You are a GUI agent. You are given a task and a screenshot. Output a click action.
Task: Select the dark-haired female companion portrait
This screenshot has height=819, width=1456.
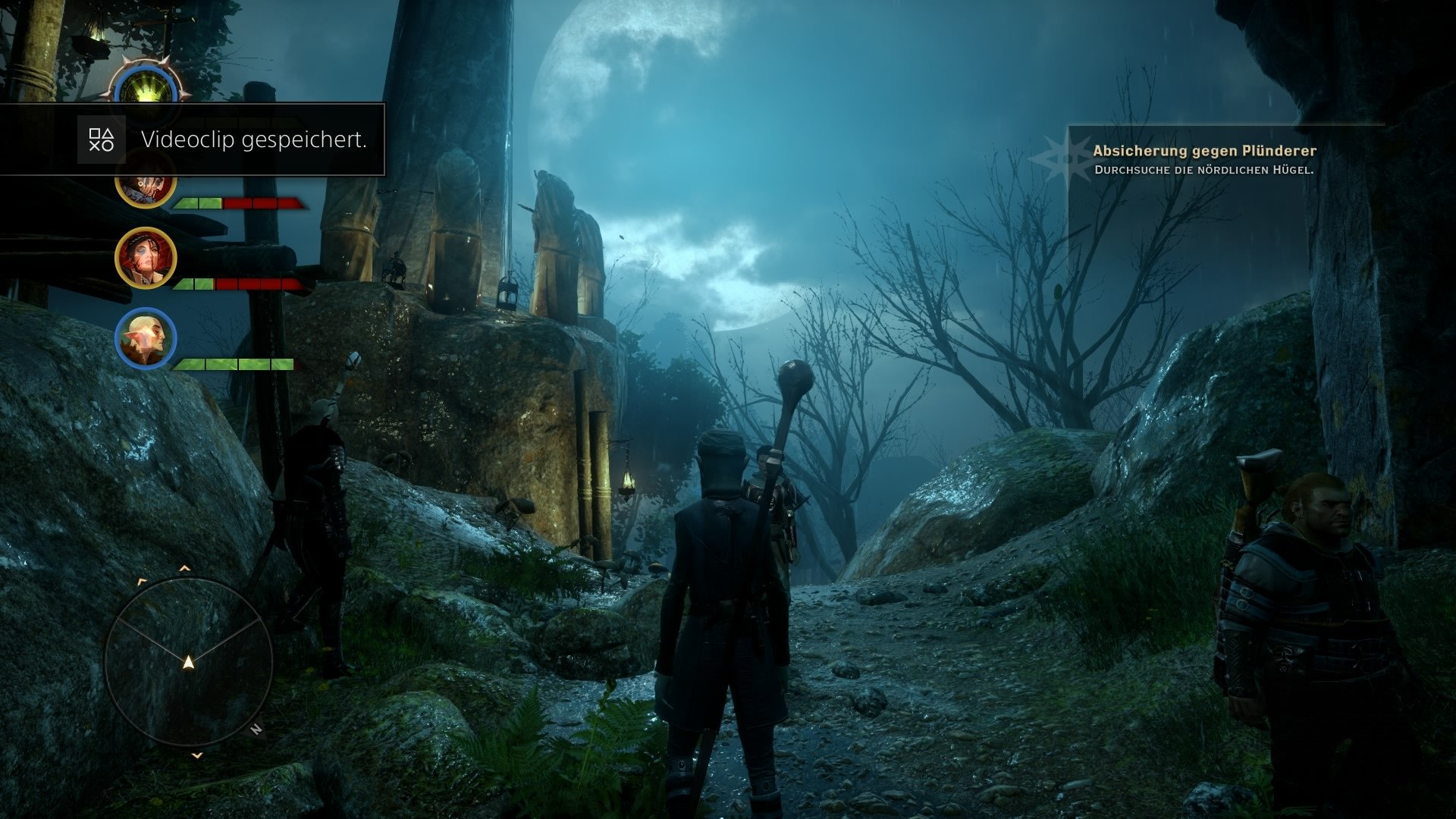point(144,258)
